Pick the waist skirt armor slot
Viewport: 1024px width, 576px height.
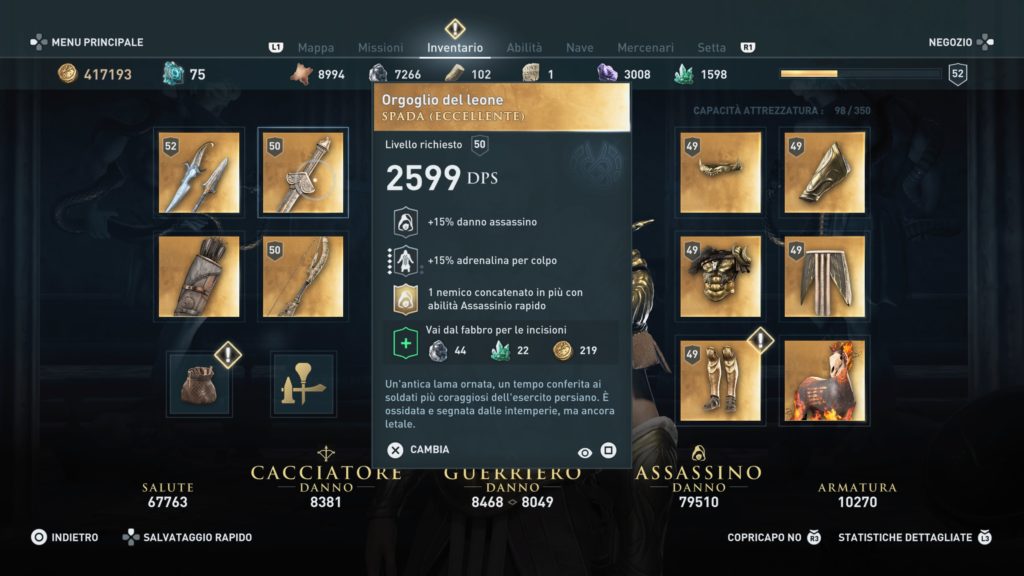(824, 277)
